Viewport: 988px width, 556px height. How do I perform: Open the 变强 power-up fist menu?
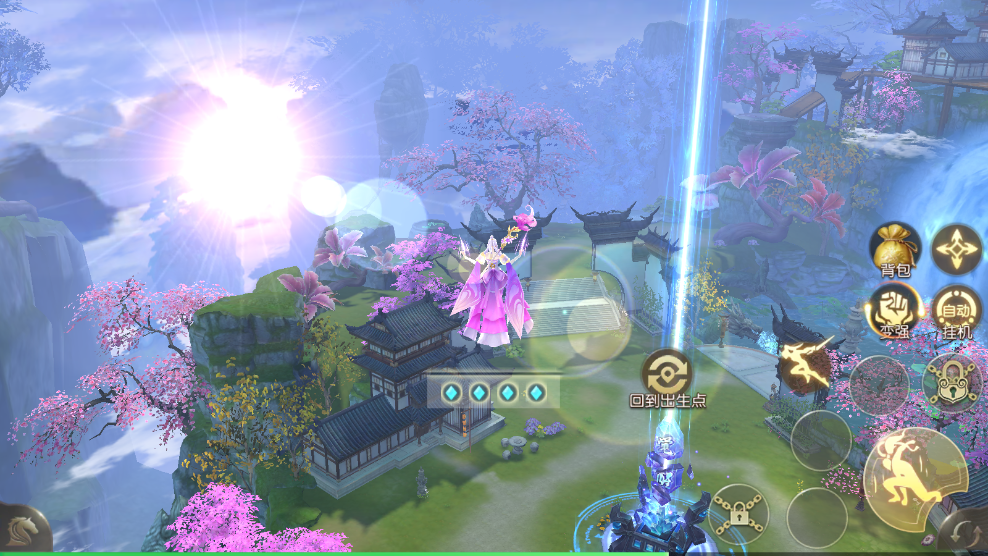pyautogui.click(x=894, y=309)
